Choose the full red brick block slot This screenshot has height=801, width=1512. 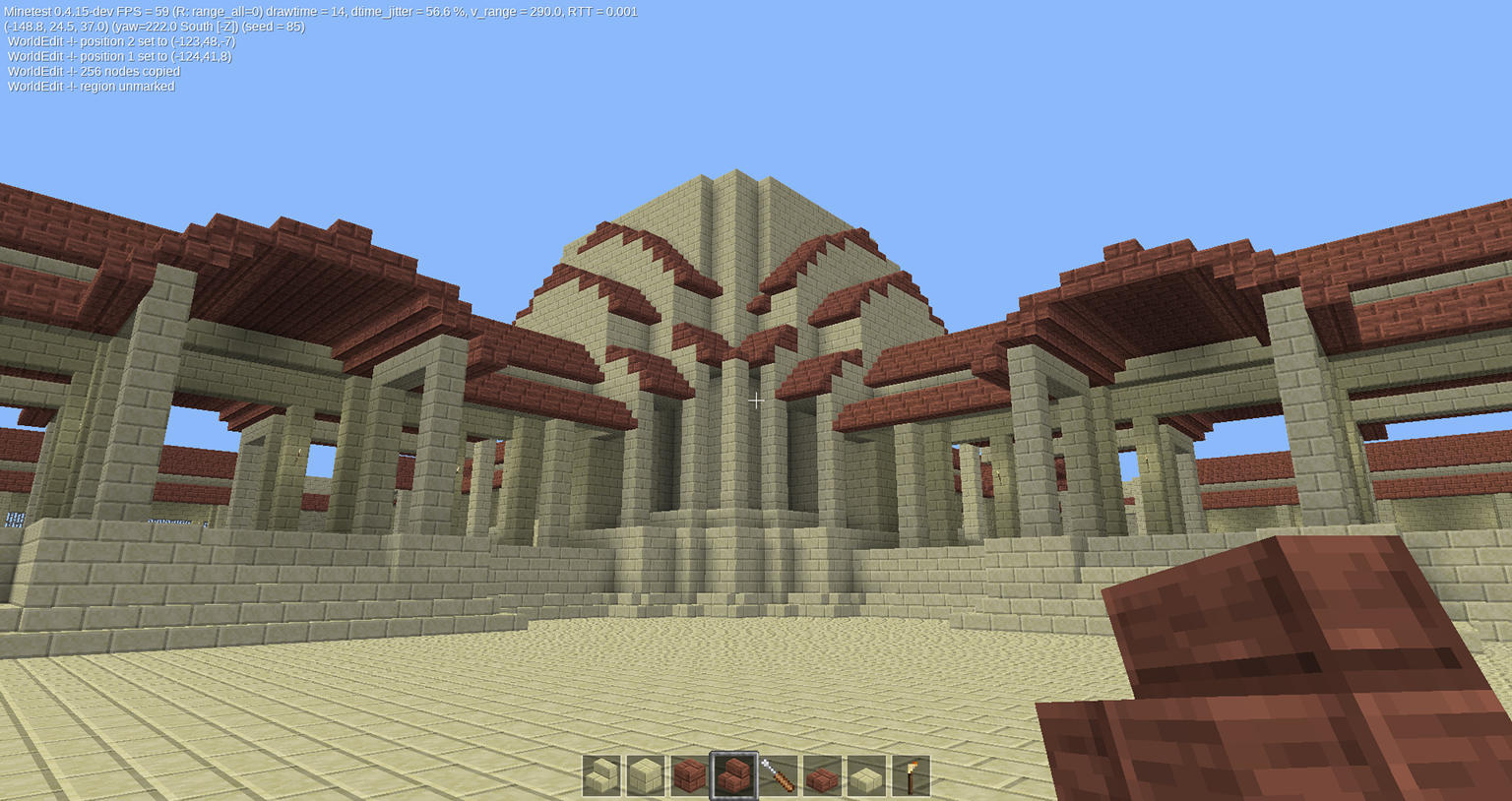point(690,775)
